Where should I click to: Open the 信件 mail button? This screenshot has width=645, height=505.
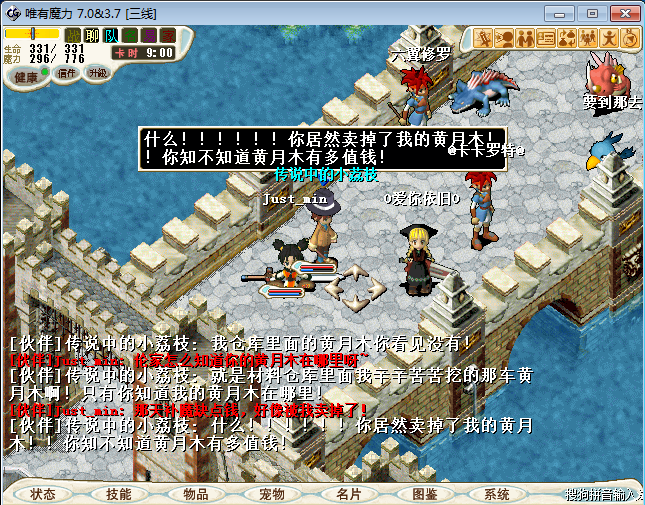[68, 73]
